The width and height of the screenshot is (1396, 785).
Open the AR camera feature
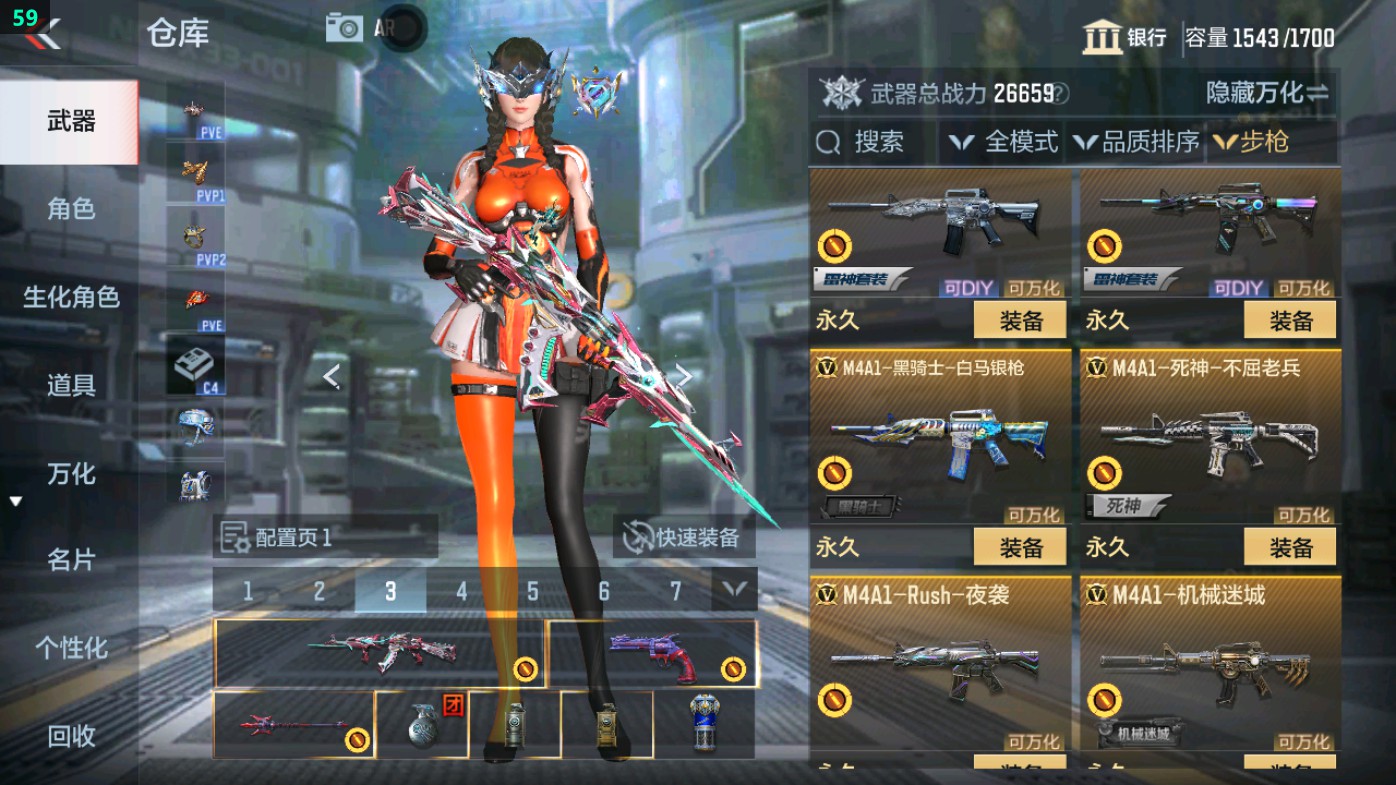[344, 27]
